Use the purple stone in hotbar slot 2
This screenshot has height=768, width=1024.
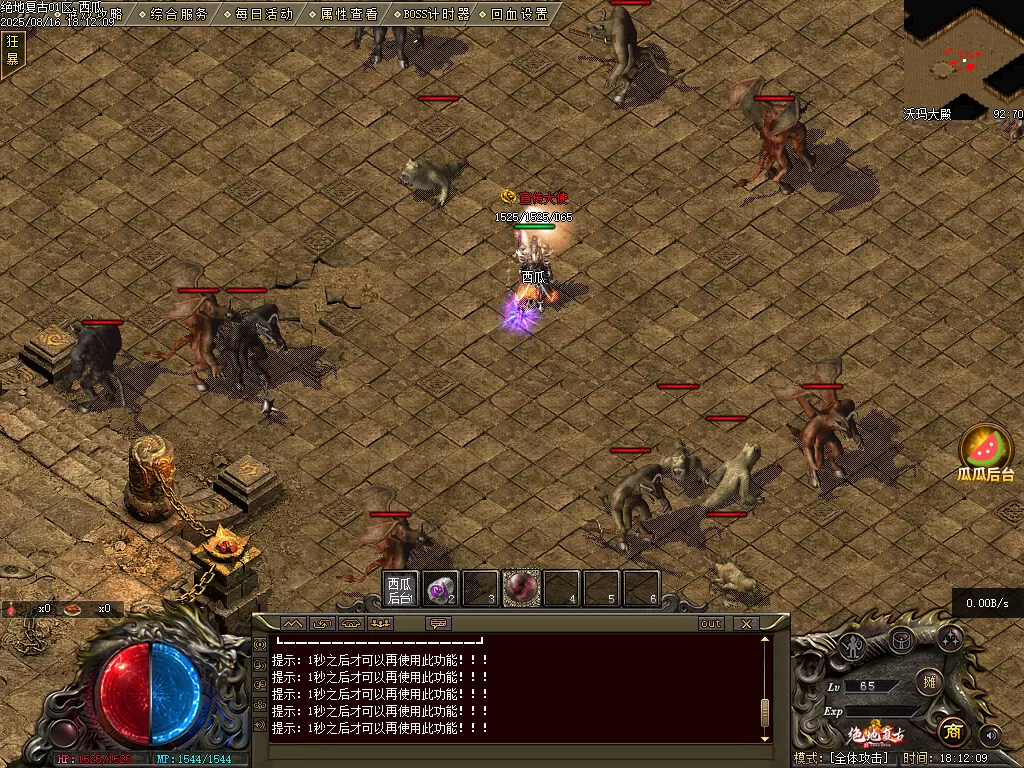(x=440, y=589)
